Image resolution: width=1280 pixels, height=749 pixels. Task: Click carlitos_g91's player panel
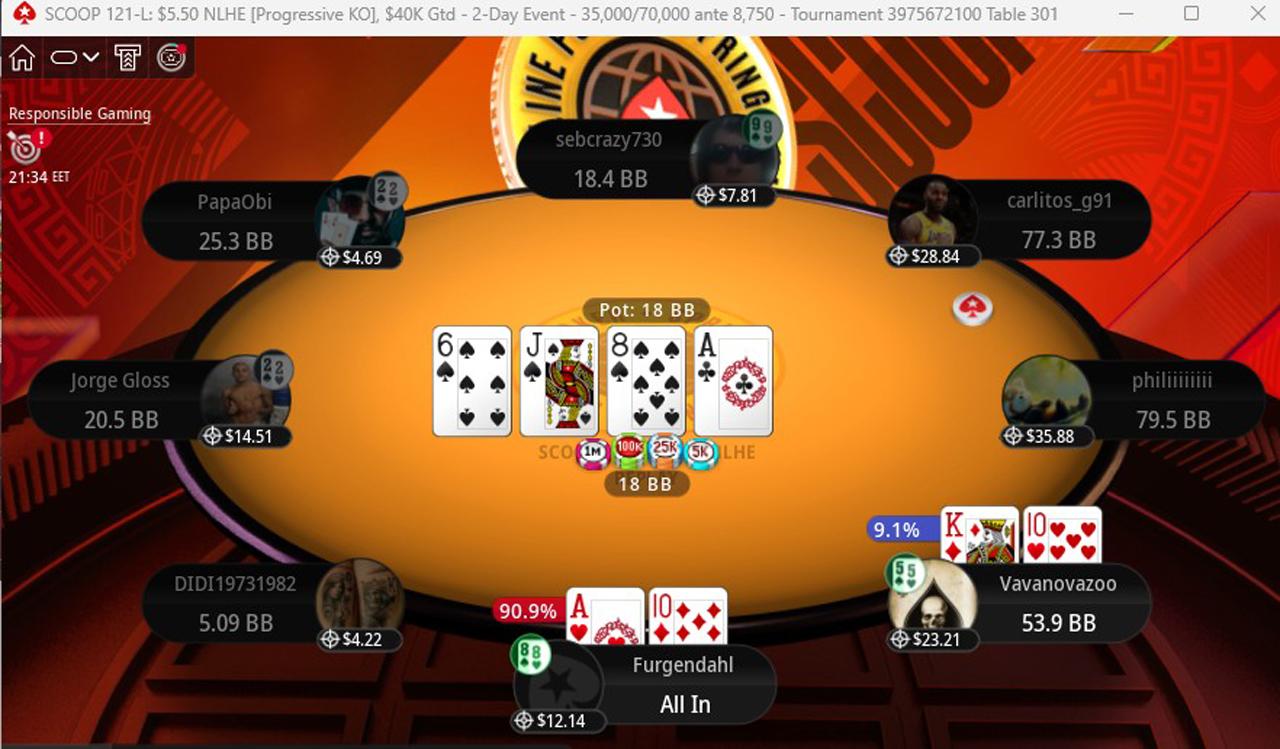tap(1058, 220)
